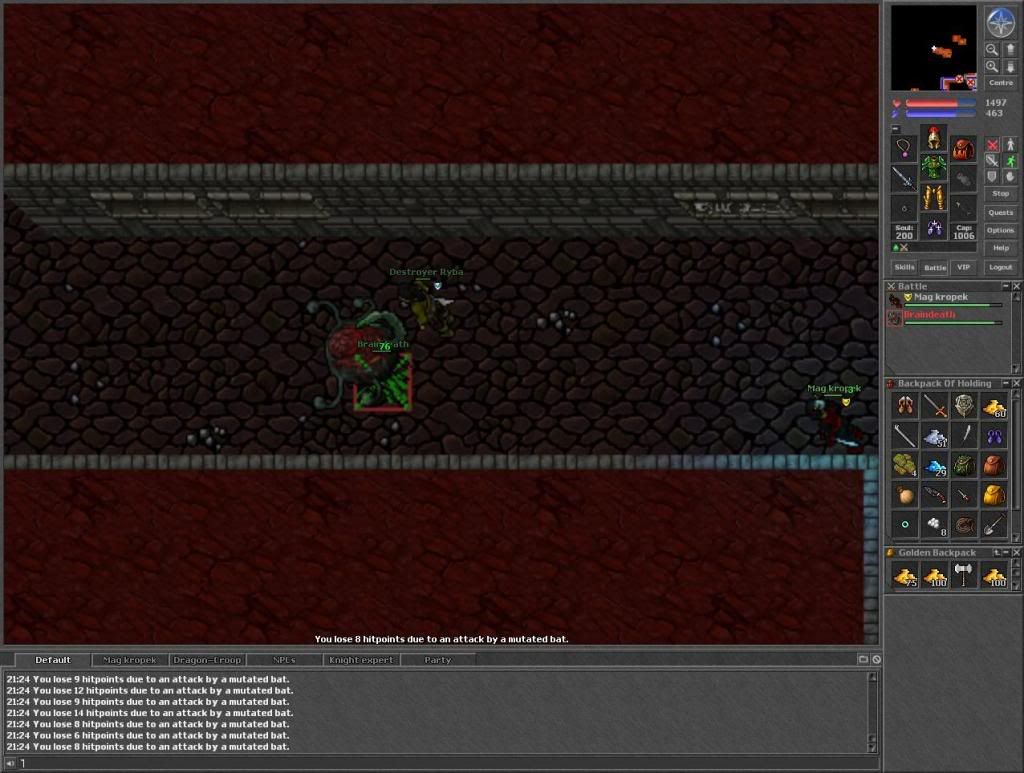Click the Stop button

coord(1000,193)
